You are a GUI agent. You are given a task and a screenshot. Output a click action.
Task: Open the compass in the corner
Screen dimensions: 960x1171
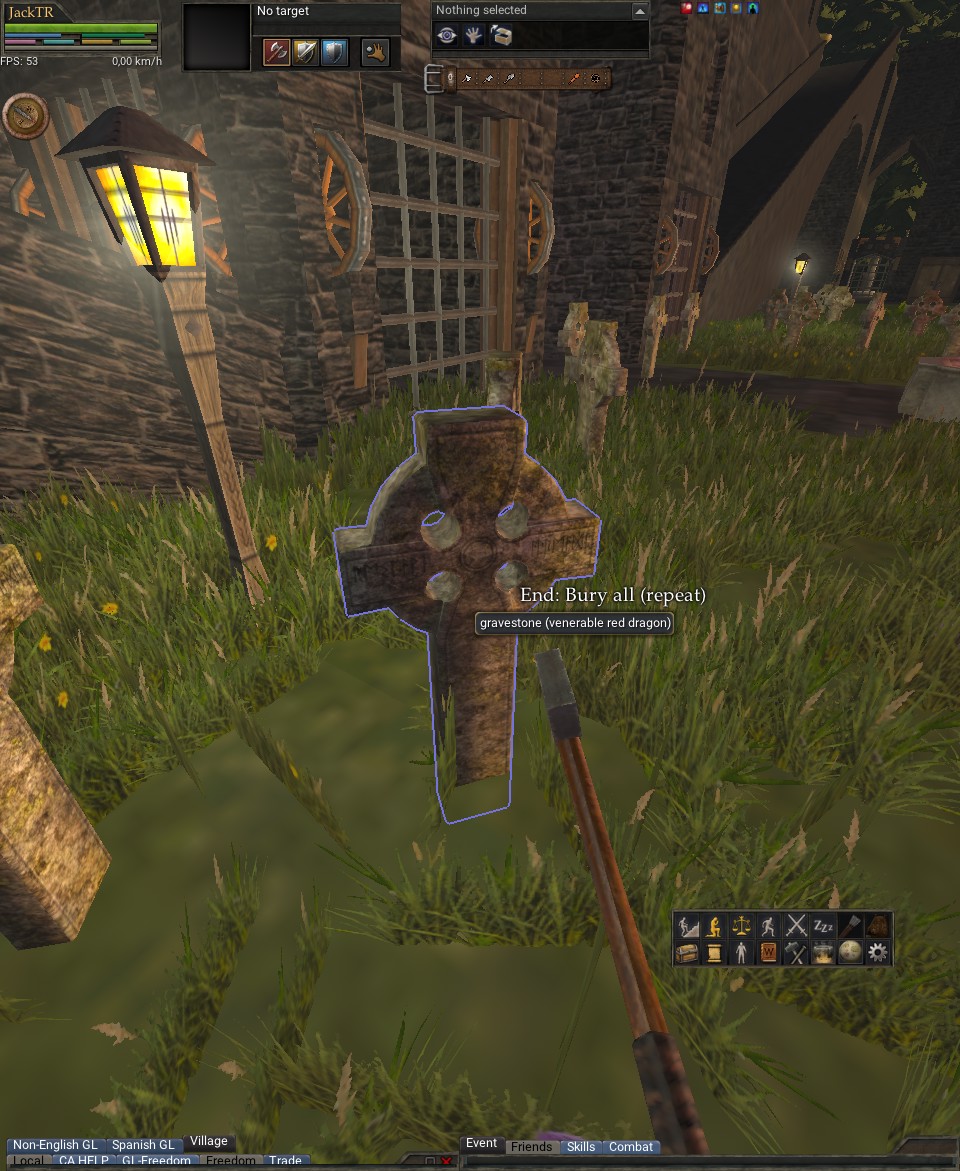point(25,115)
